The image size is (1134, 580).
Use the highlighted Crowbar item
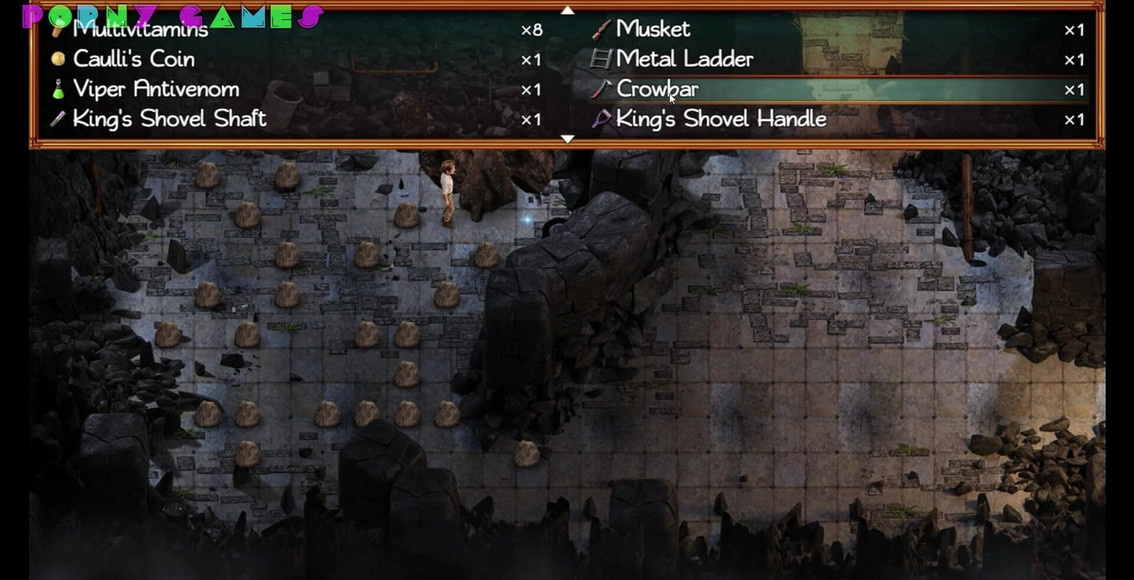[657, 90]
